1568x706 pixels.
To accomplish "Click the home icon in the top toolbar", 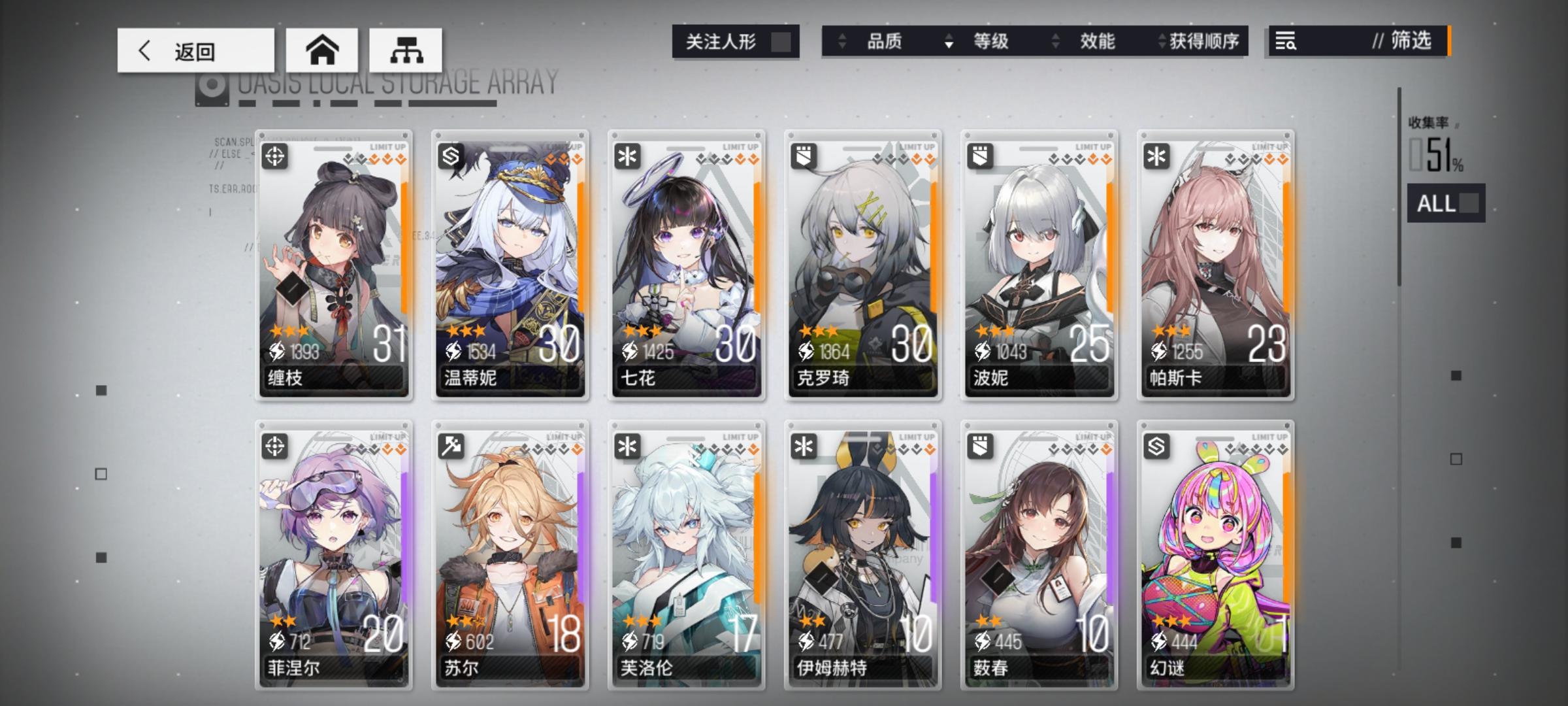I will tap(323, 50).
